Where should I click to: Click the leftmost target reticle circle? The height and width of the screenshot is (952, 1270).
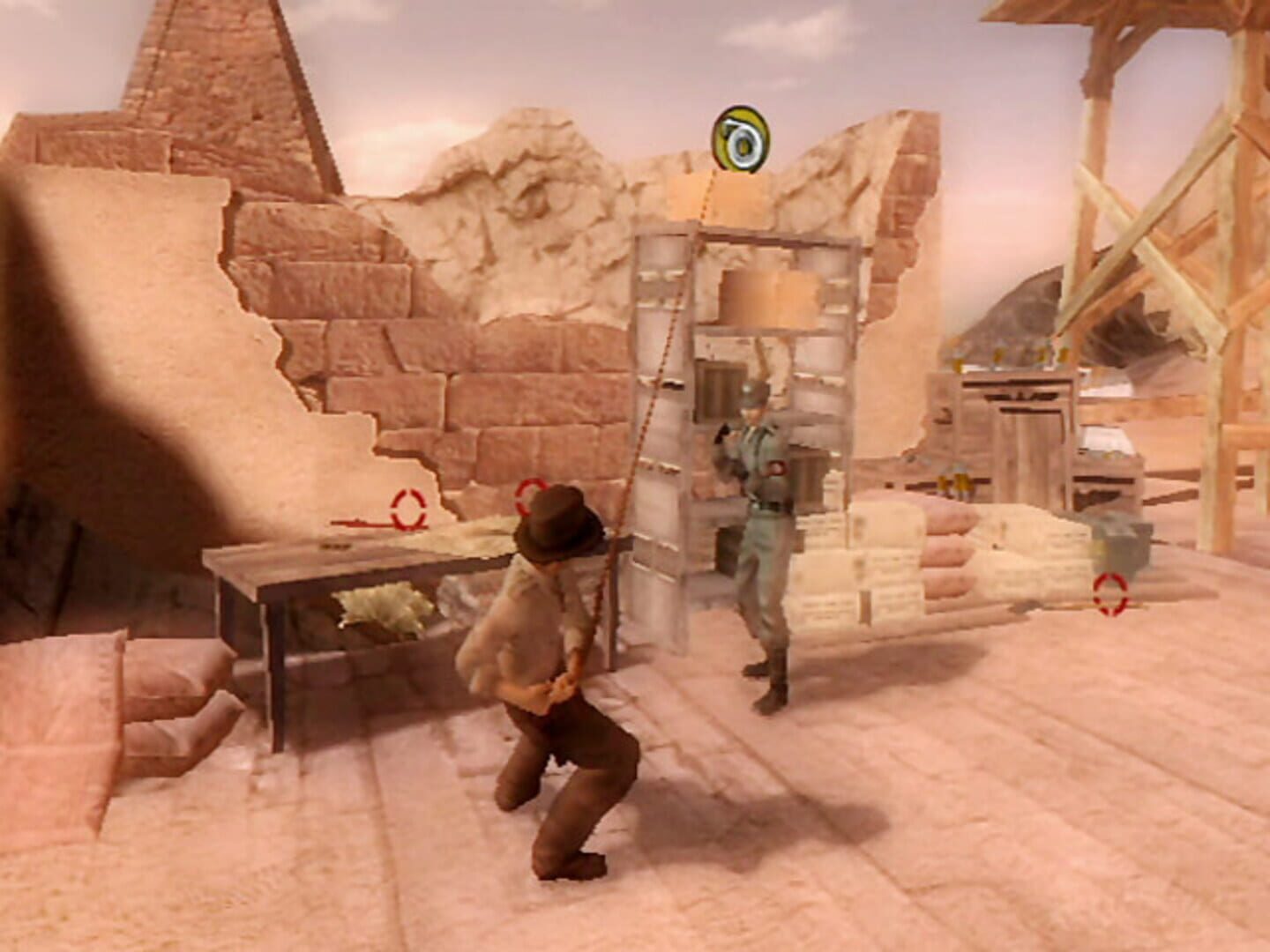click(407, 508)
